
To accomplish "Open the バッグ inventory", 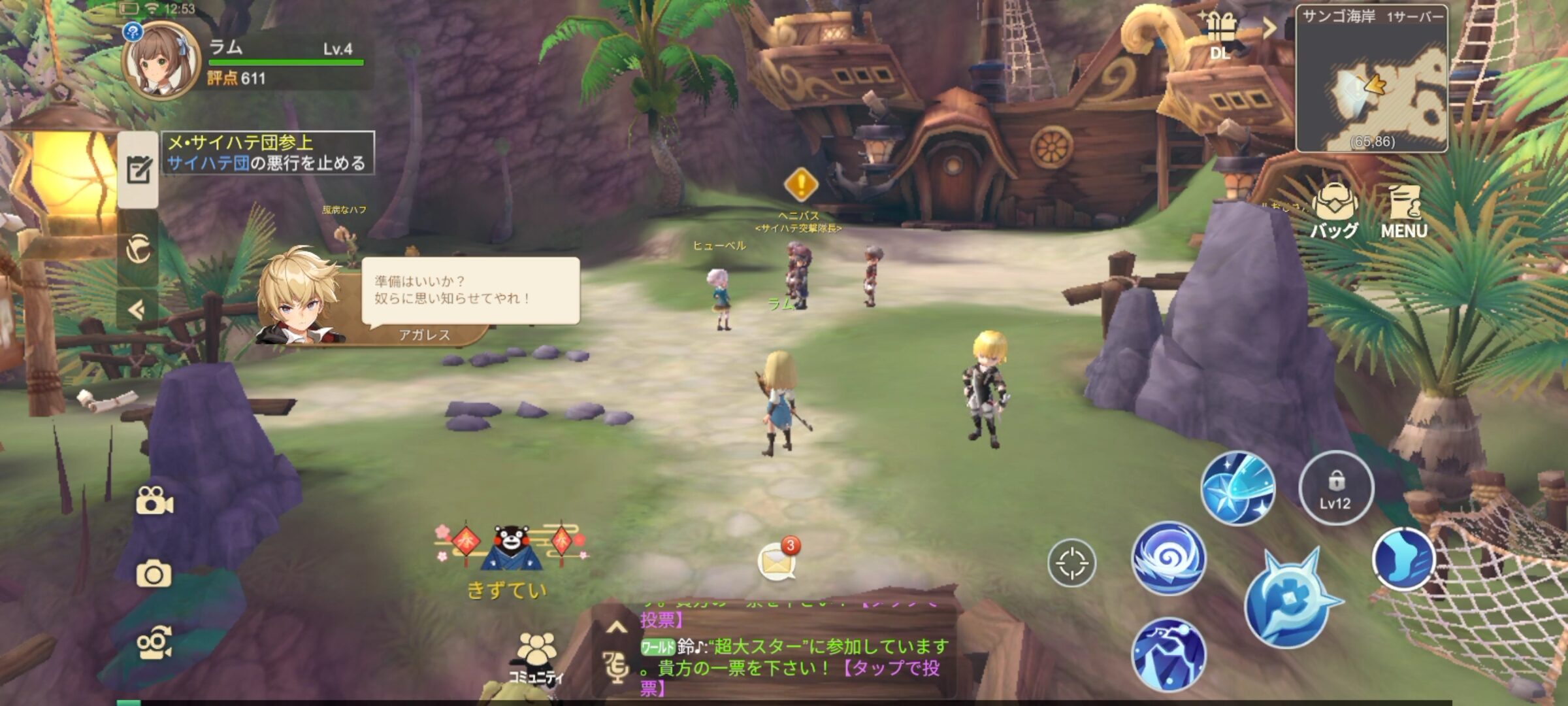I will (x=1334, y=209).
